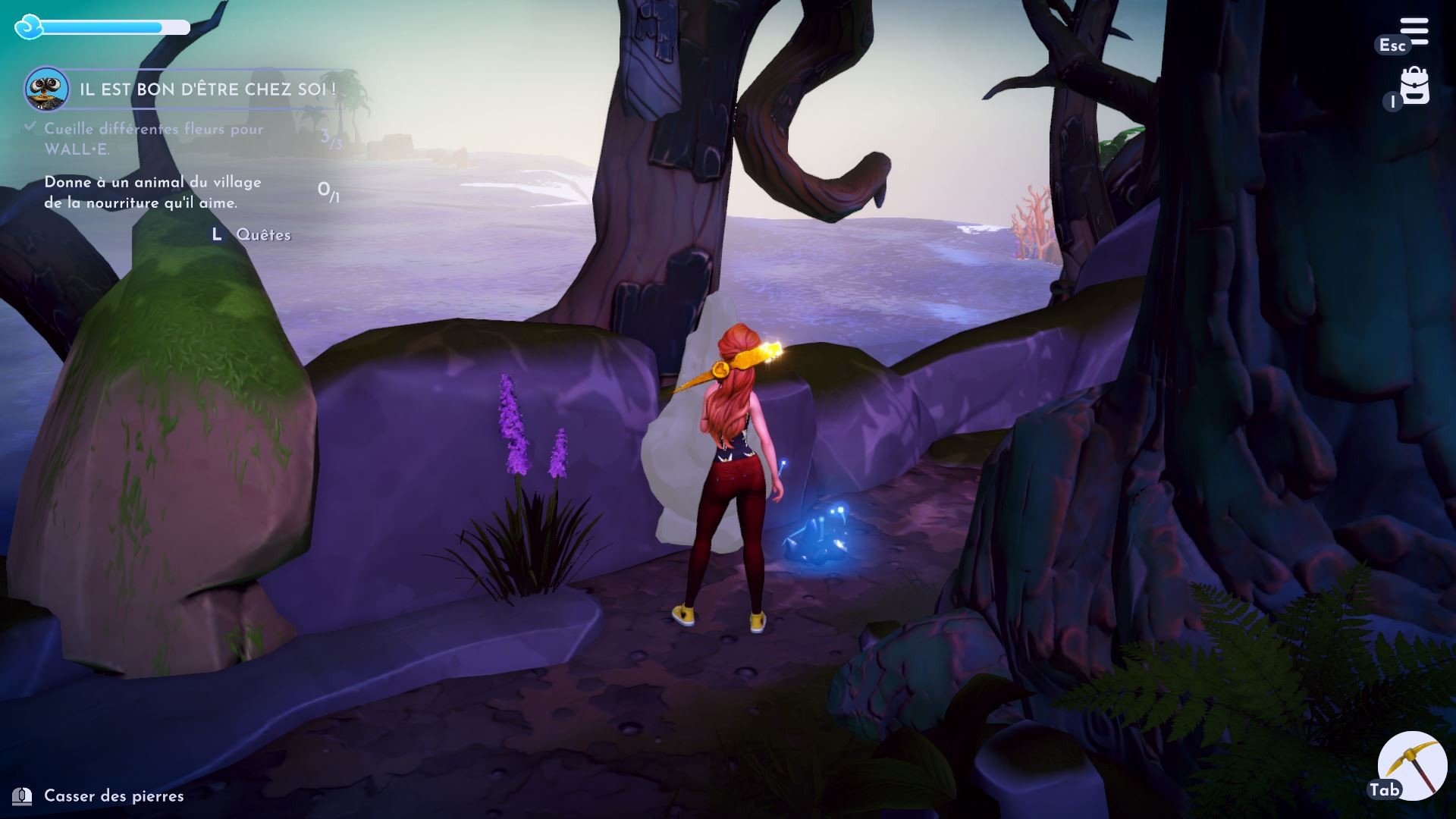The image size is (1456, 819).
Task: Expand the 3/3 flower counter detail
Action: (x=330, y=136)
